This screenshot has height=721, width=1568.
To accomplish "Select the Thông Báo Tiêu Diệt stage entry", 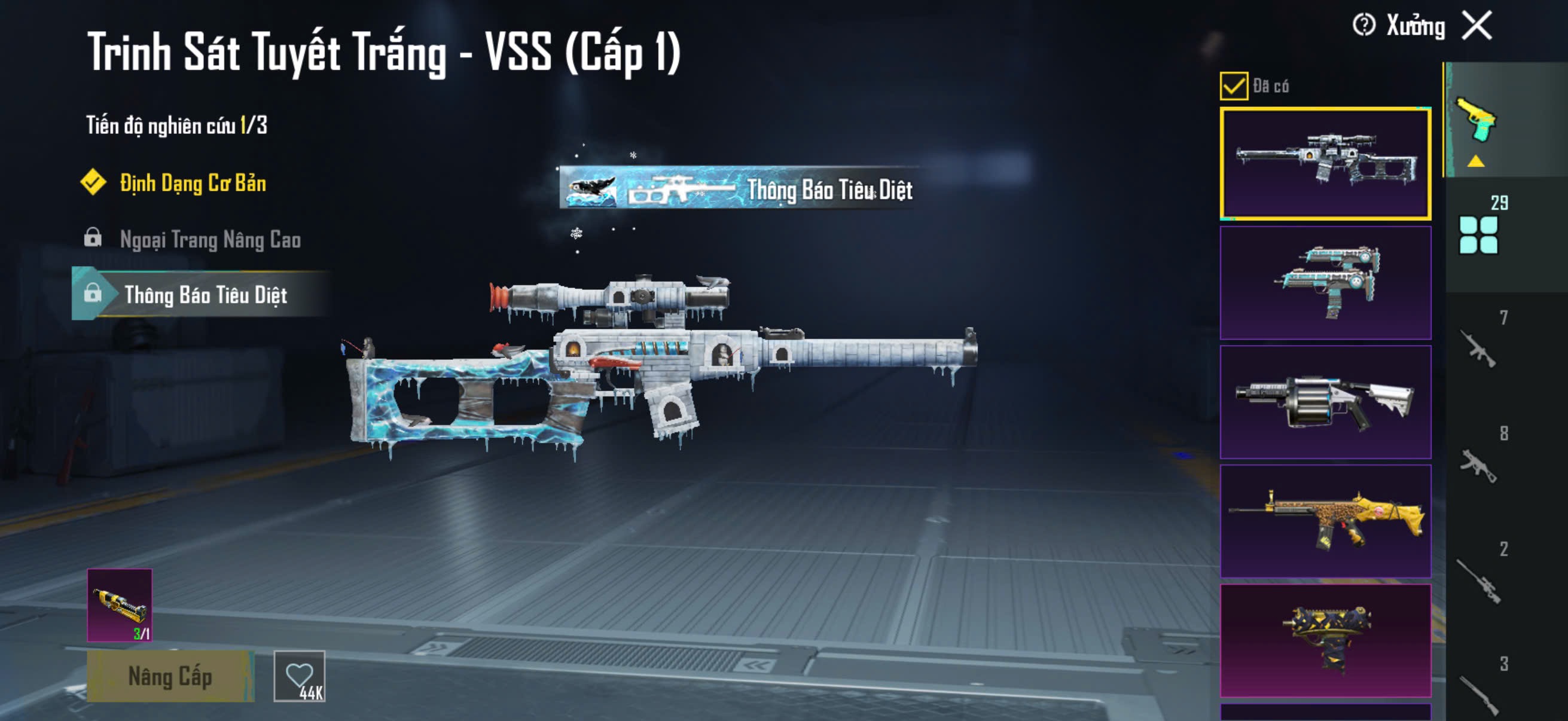I will point(205,295).
